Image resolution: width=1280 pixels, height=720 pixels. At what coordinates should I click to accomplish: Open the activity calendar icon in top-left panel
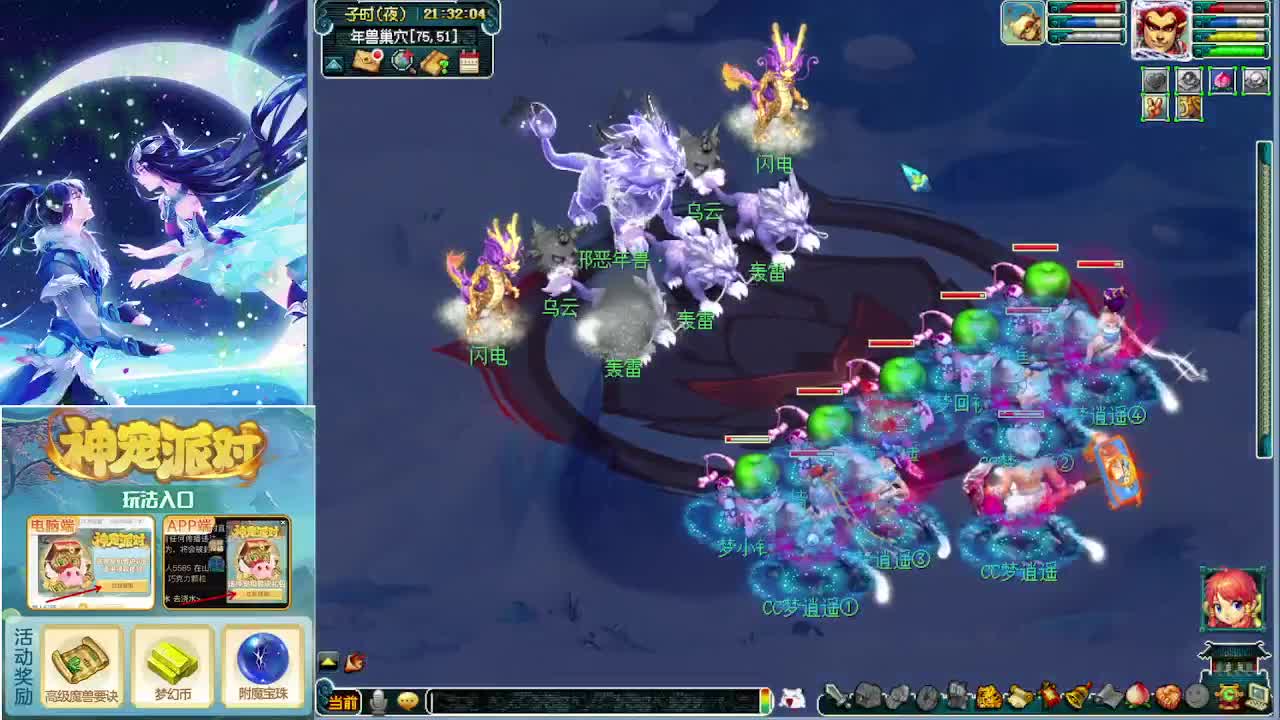(x=468, y=60)
